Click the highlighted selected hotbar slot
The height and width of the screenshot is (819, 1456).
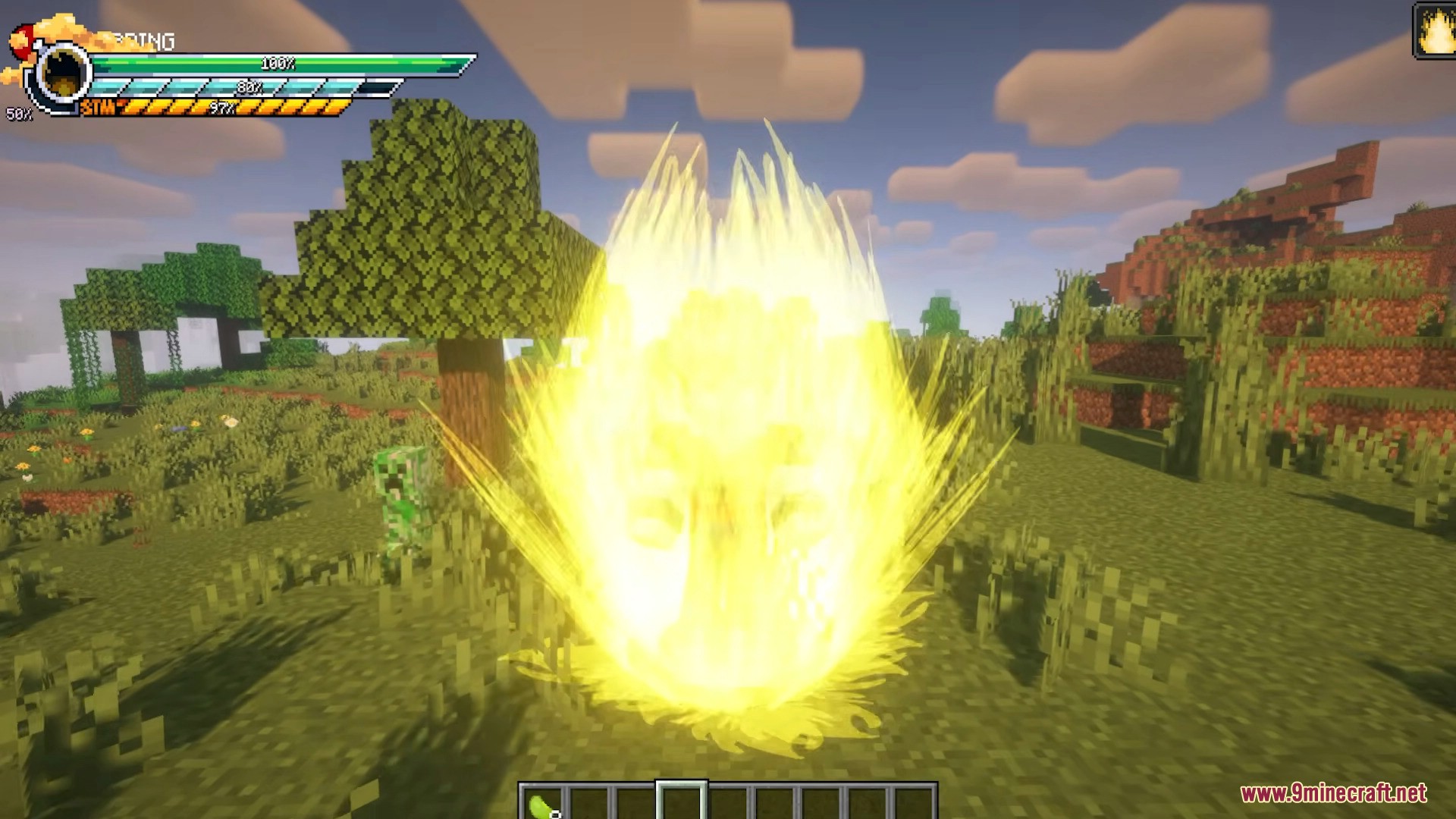[681, 802]
